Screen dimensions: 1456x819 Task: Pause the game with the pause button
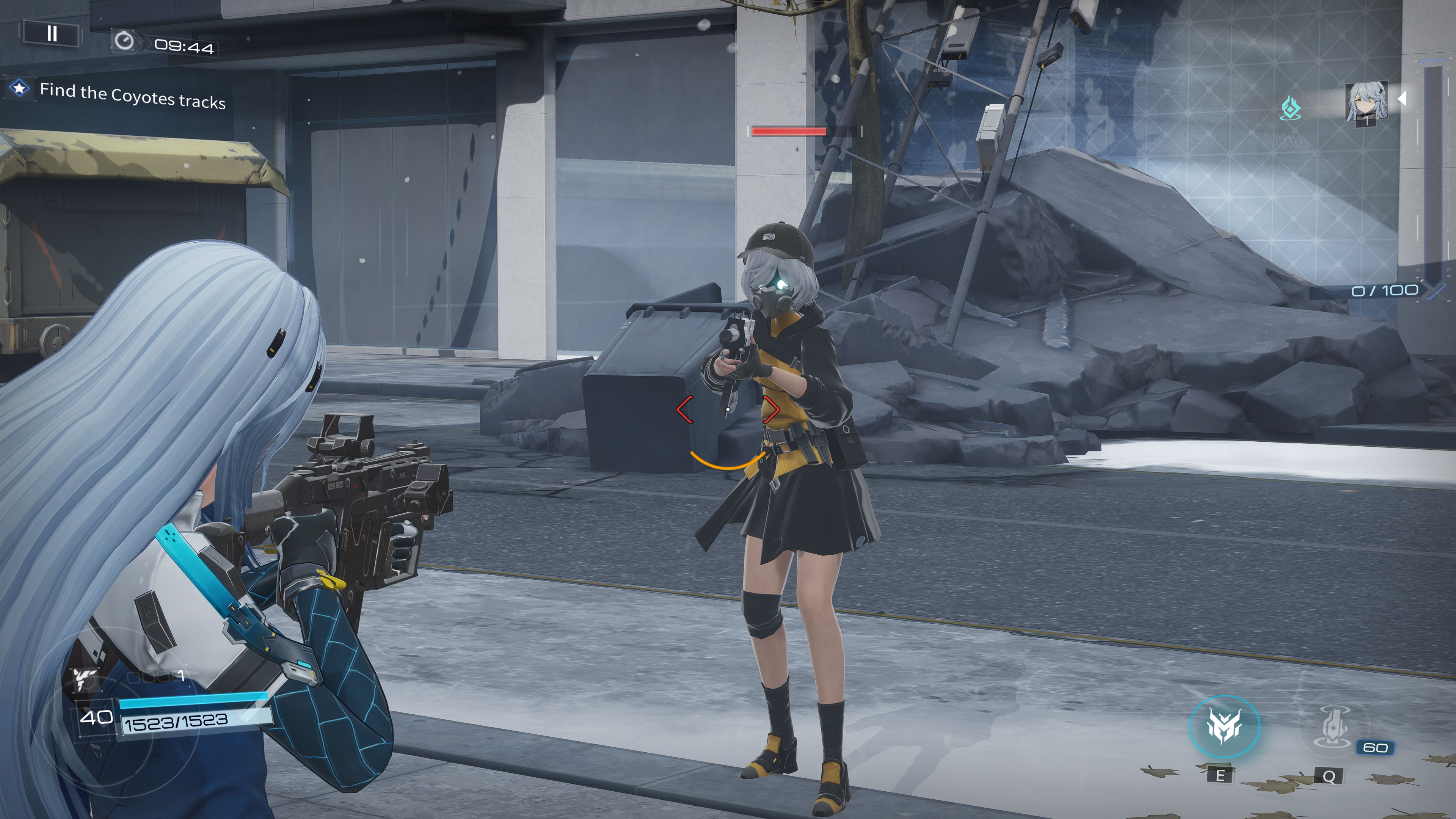(x=52, y=34)
